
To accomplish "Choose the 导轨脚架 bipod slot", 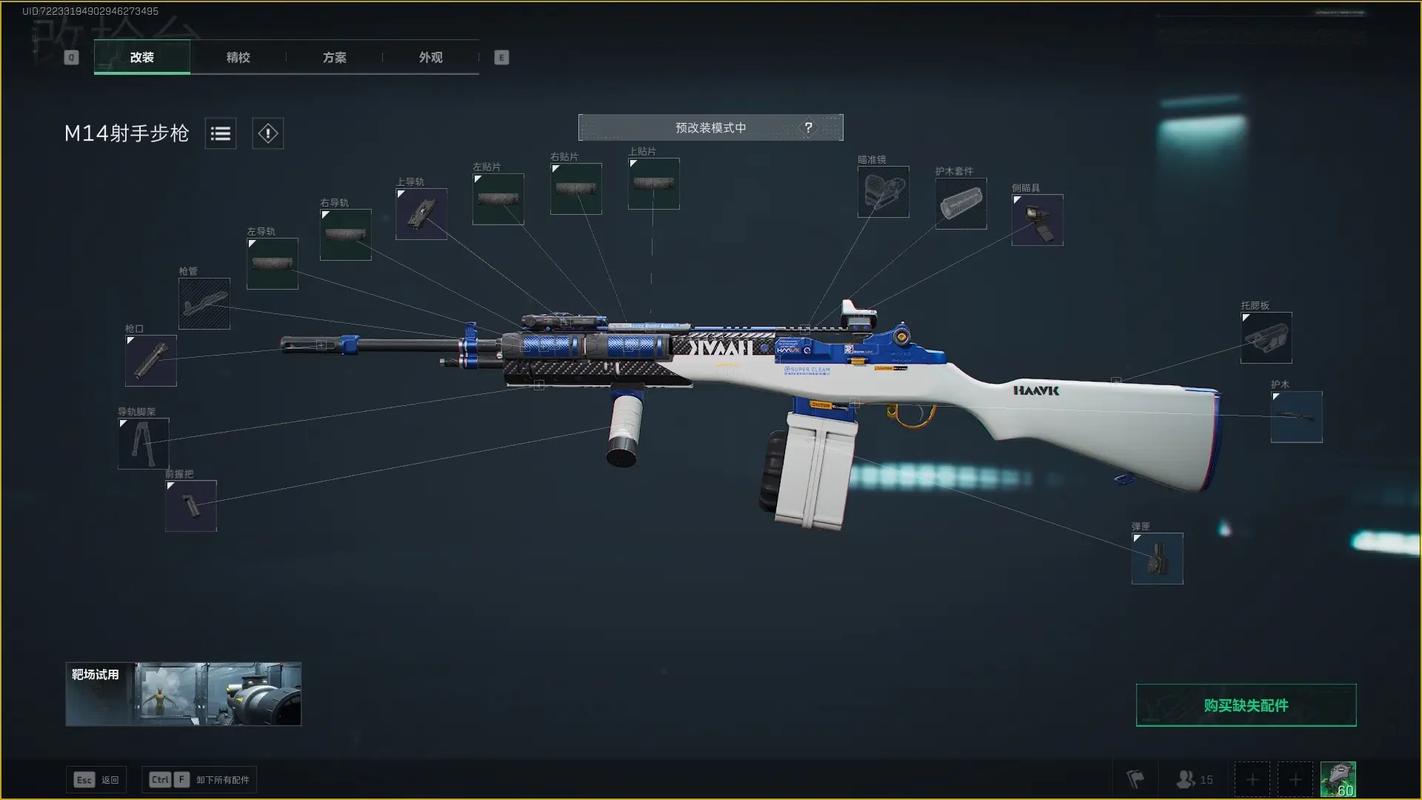I will [x=144, y=443].
